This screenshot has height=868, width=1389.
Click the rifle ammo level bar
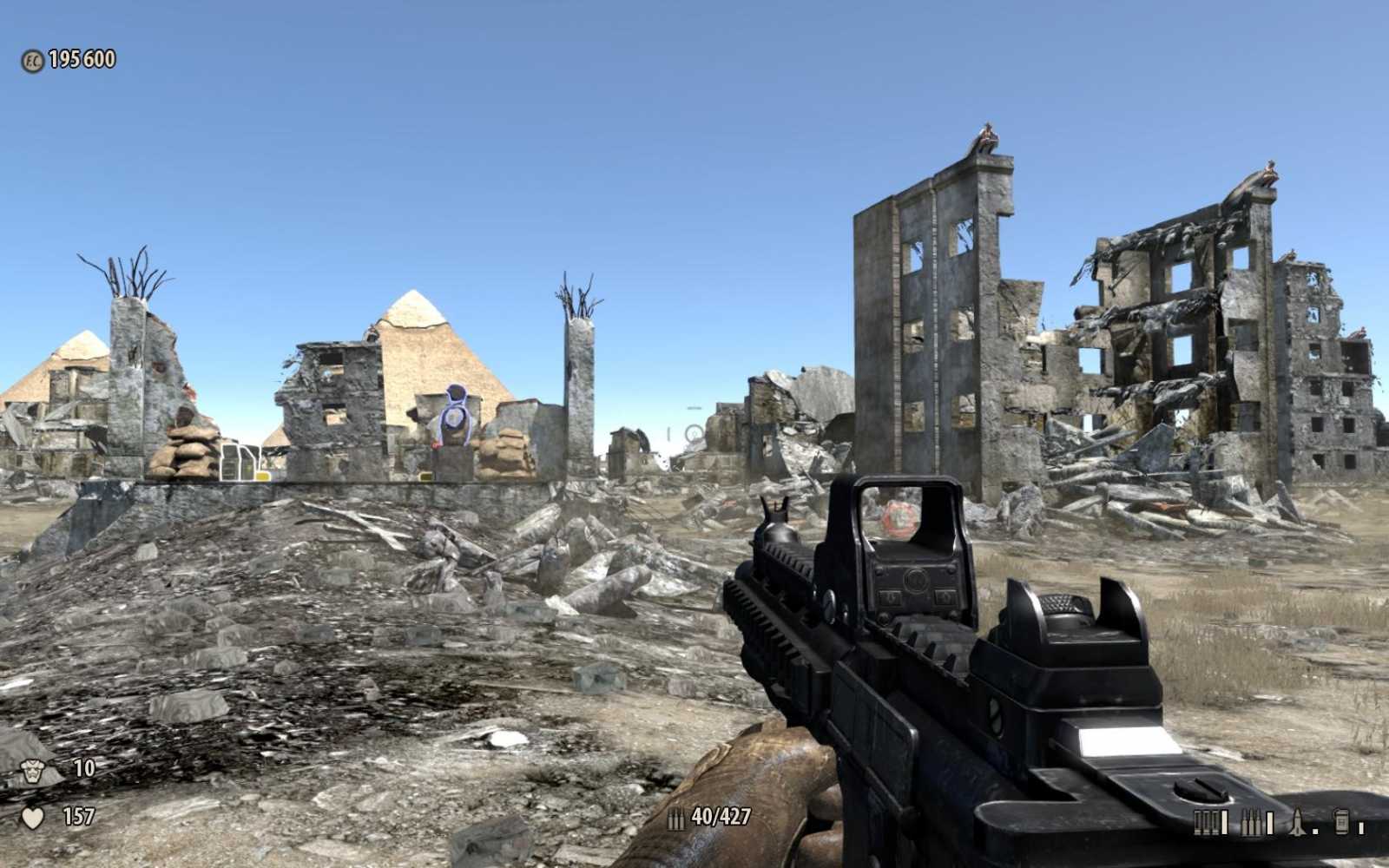[1270, 822]
